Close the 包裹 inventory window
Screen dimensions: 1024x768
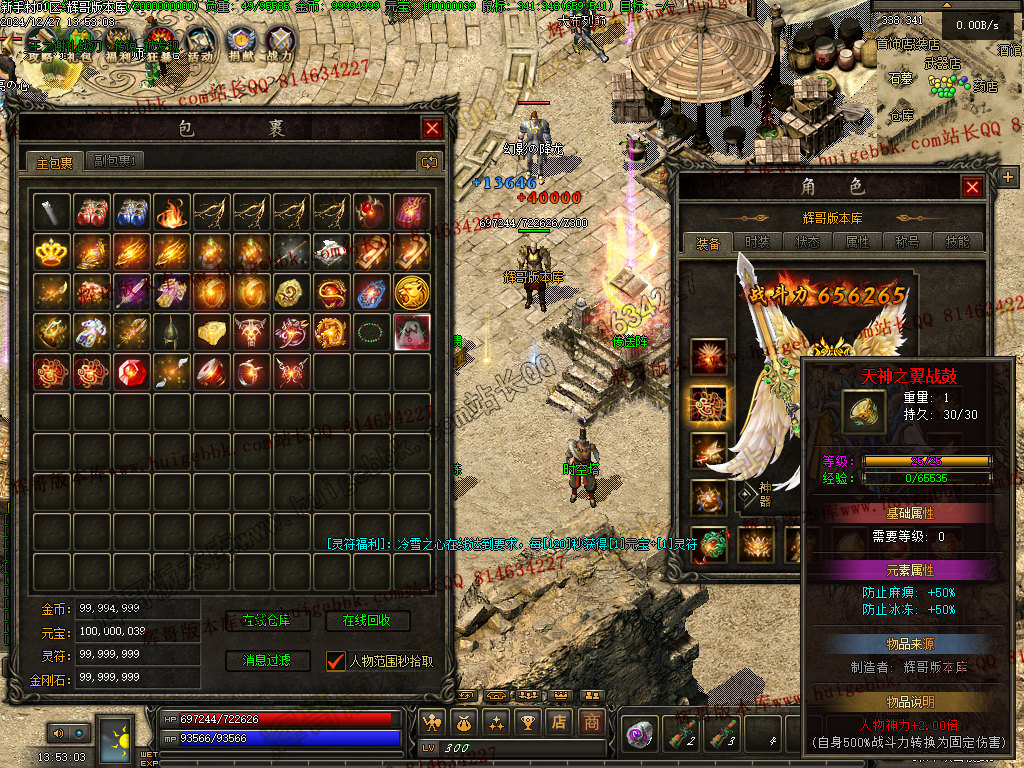pos(432,128)
